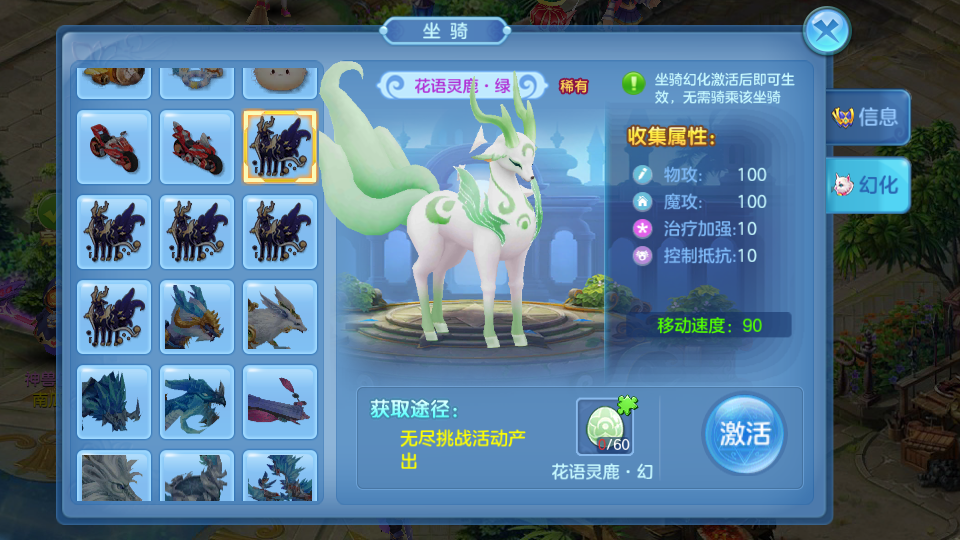Activate the mount with the 激活 button

click(744, 434)
